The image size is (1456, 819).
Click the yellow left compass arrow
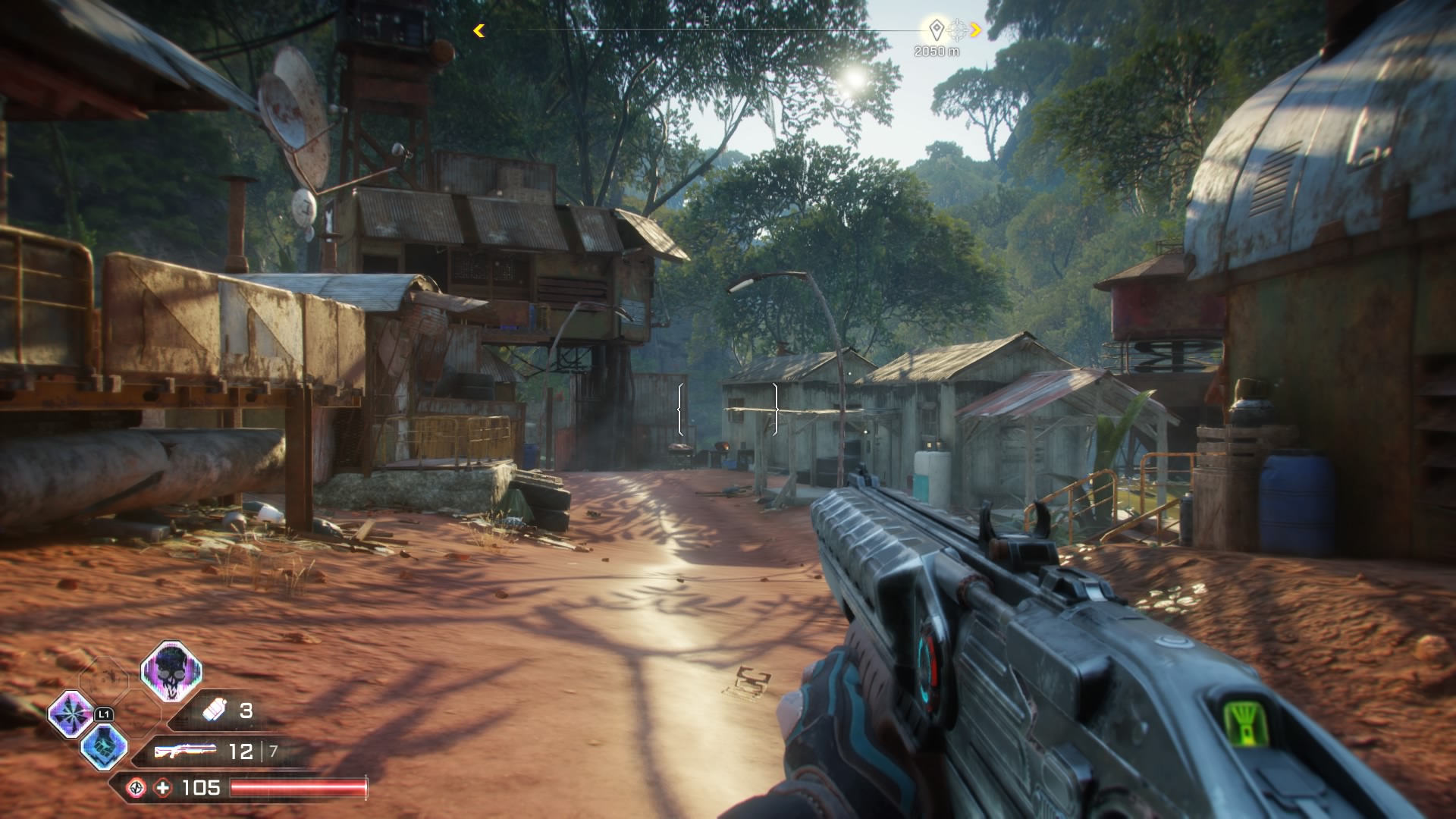(479, 30)
